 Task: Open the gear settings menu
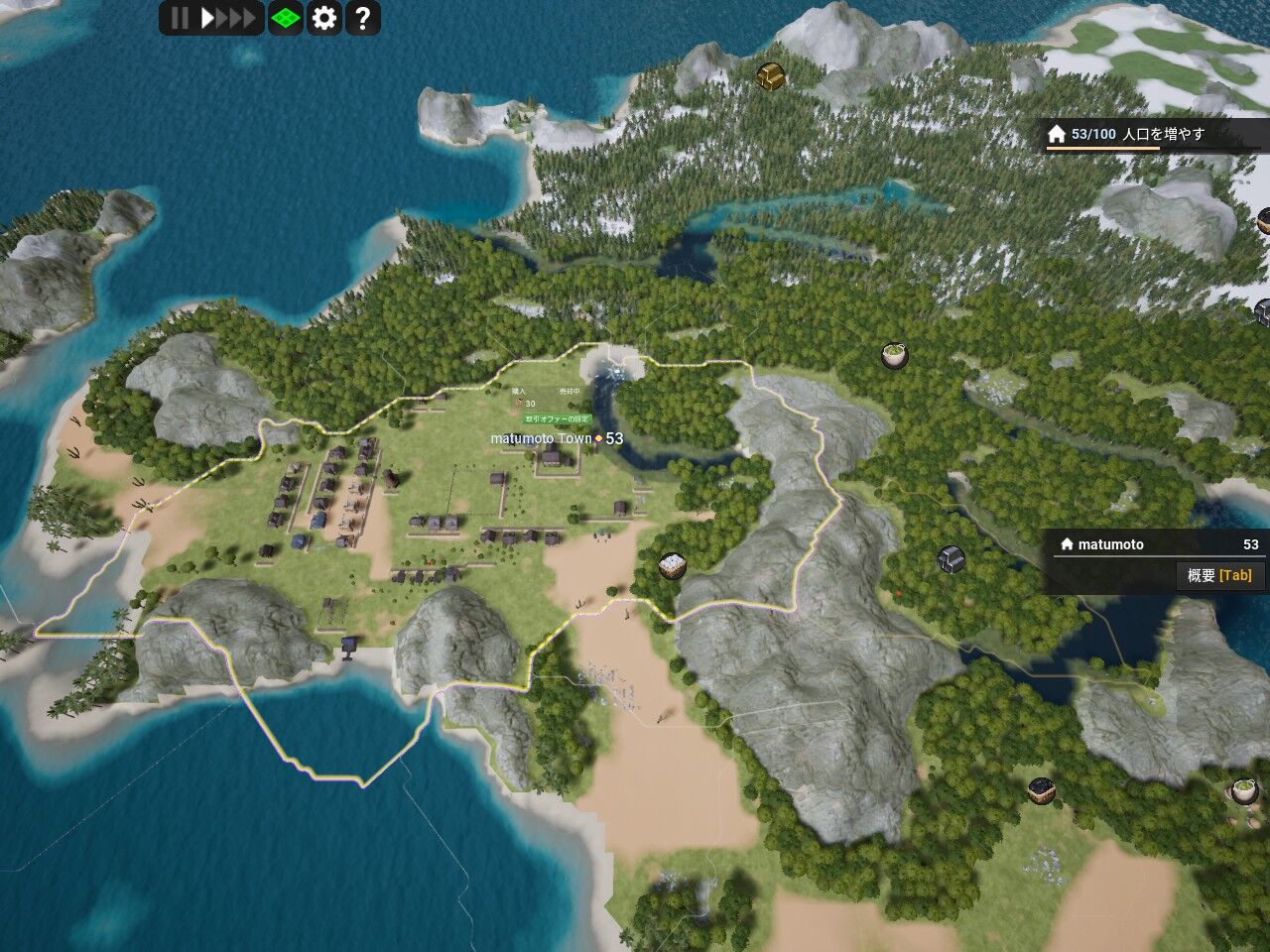point(324,18)
